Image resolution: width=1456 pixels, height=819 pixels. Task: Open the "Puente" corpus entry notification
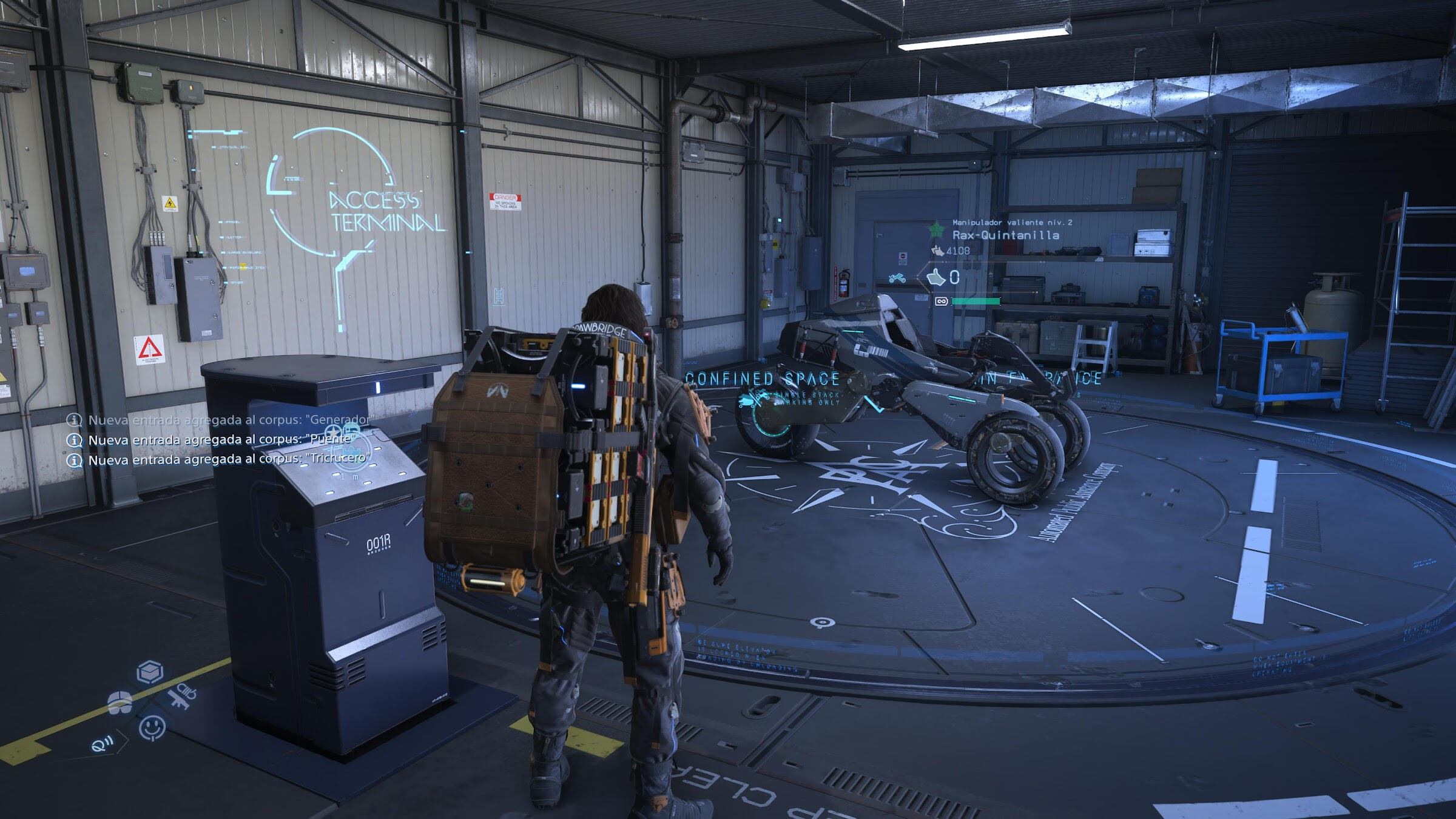tap(221, 439)
